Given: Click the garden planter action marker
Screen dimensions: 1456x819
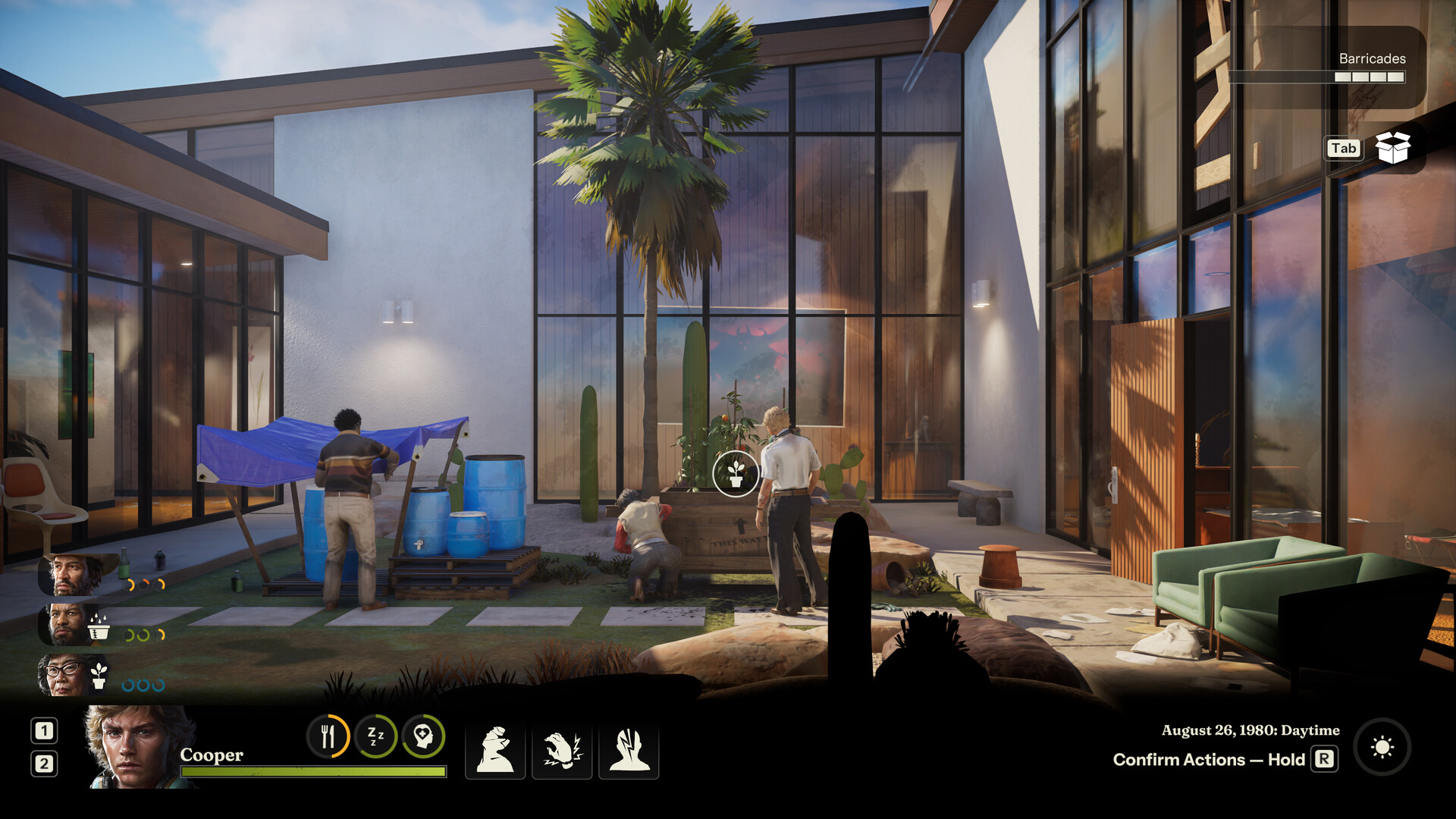Looking at the screenshot, I should point(735,474).
